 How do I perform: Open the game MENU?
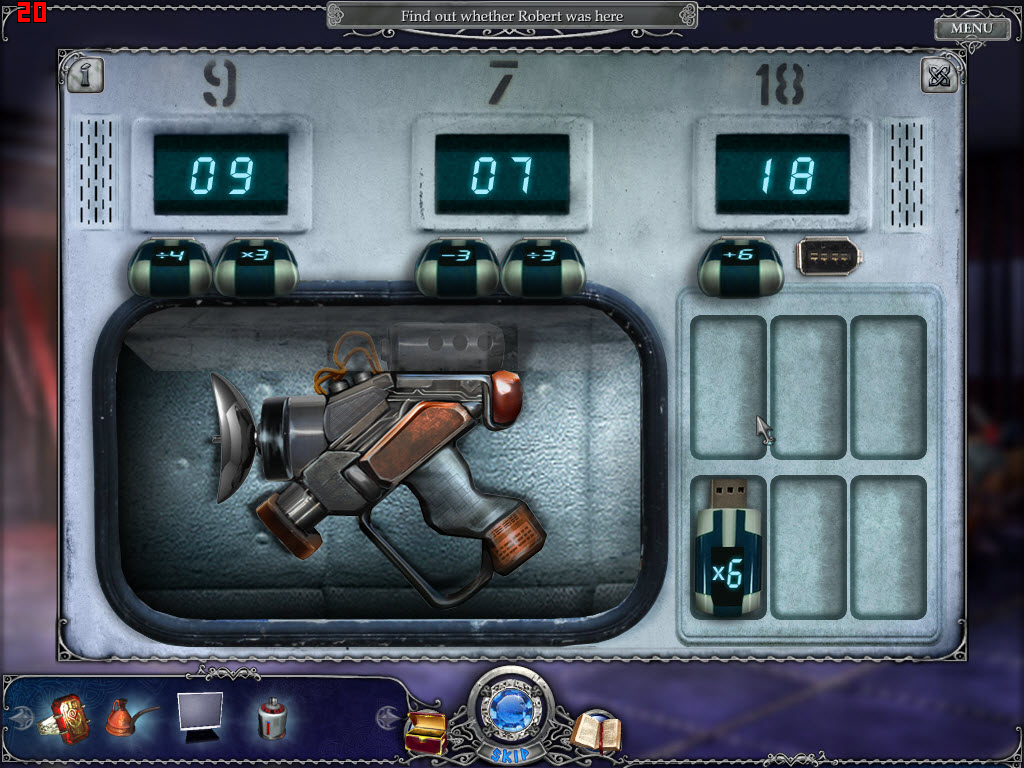pyautogui.click(x=971, y=28)
